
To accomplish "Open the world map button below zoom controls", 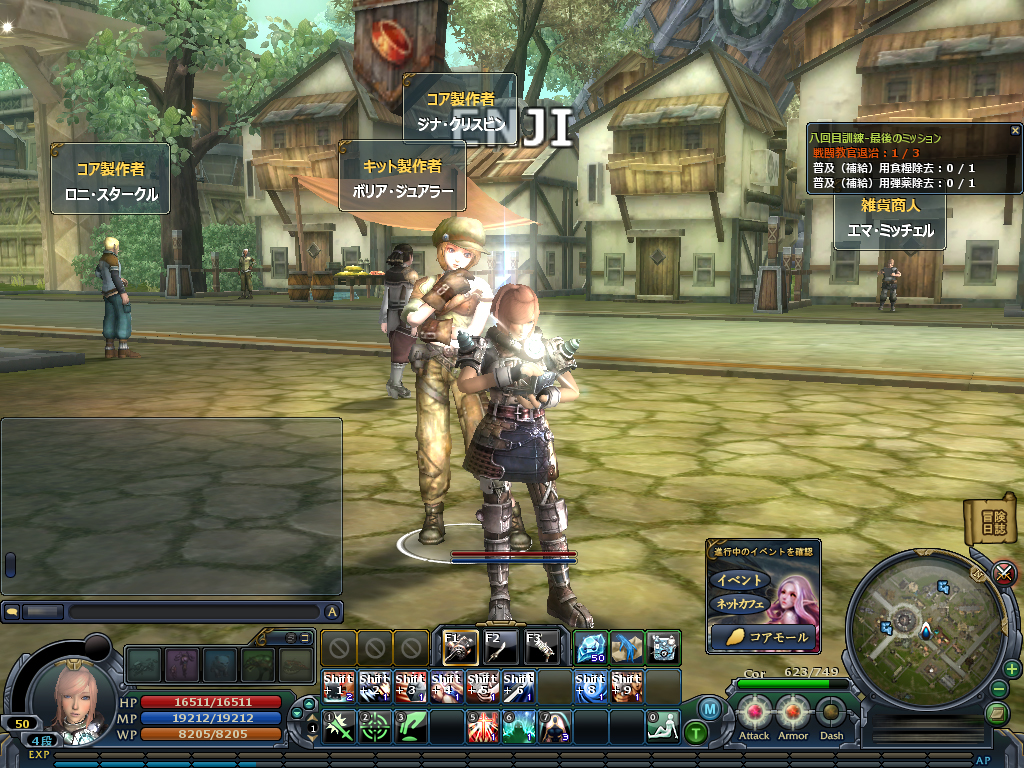I will 996,713.
